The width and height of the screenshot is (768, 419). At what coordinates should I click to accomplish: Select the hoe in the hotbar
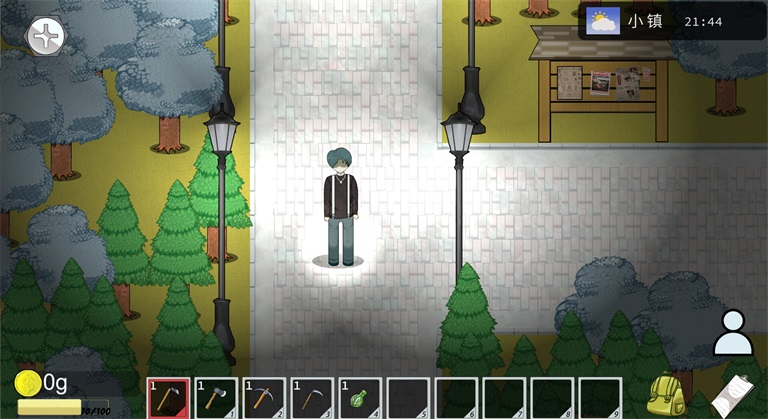[x=168, y=397]
